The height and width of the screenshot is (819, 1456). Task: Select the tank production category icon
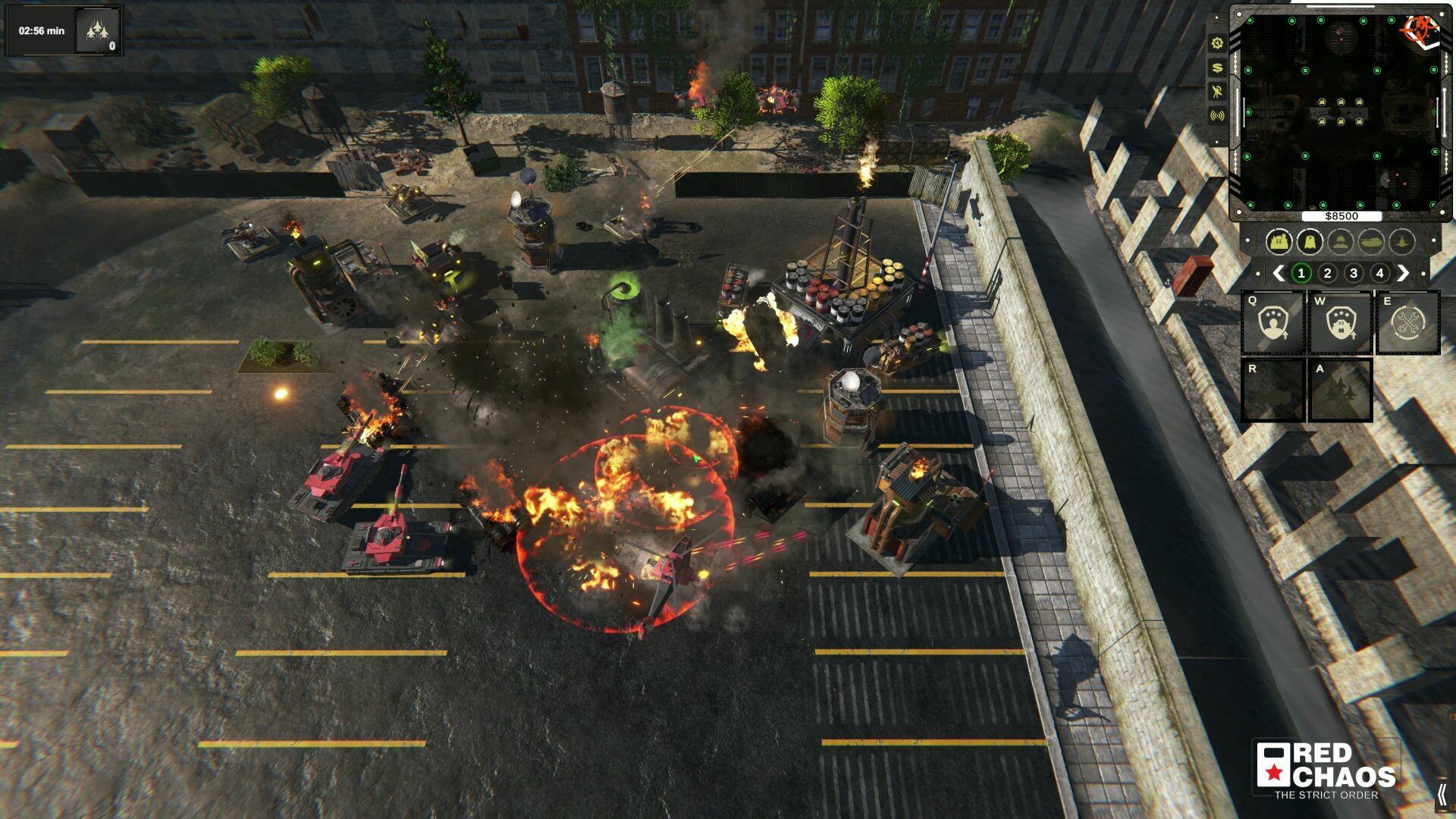[1372, 243]
